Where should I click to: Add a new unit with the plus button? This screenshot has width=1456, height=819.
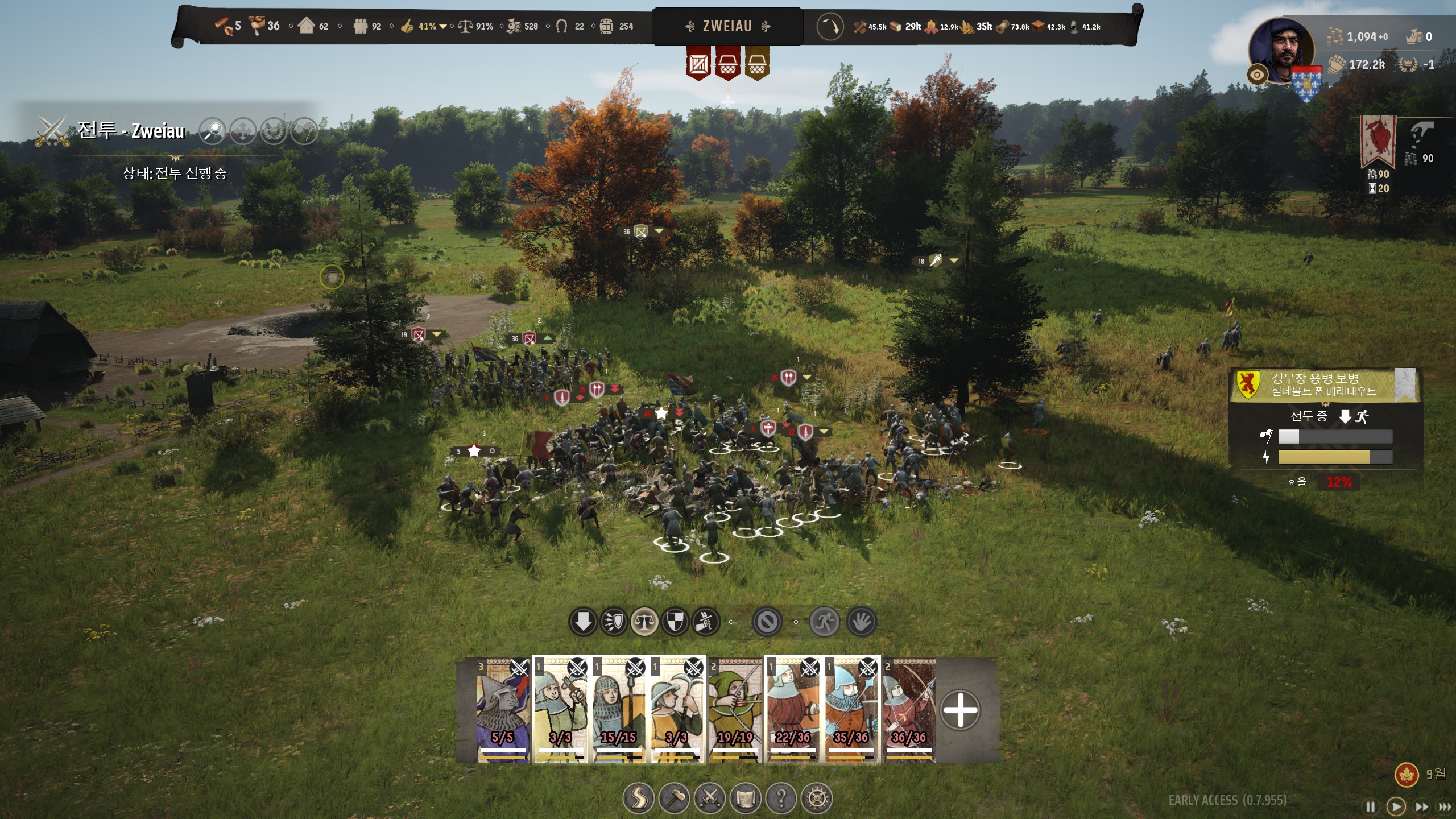coord(960,710)
